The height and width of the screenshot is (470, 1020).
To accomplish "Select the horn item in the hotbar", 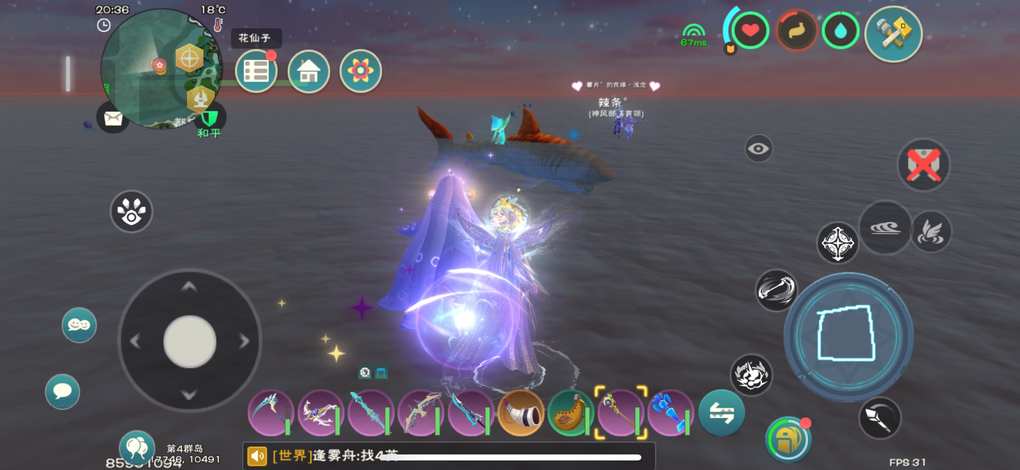I will [521, 413].
